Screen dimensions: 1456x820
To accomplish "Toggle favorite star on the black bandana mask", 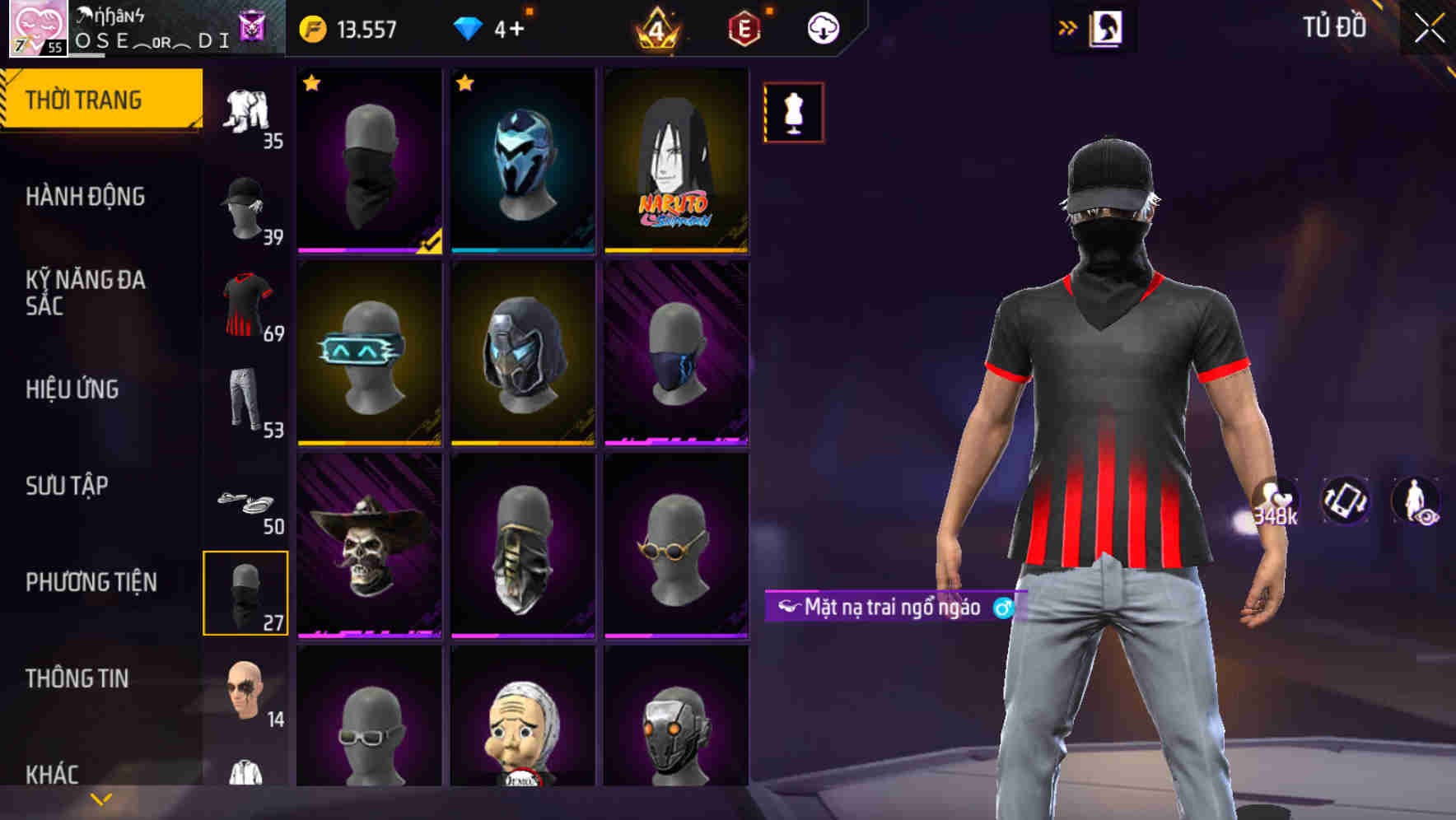I will pos(310,83).
